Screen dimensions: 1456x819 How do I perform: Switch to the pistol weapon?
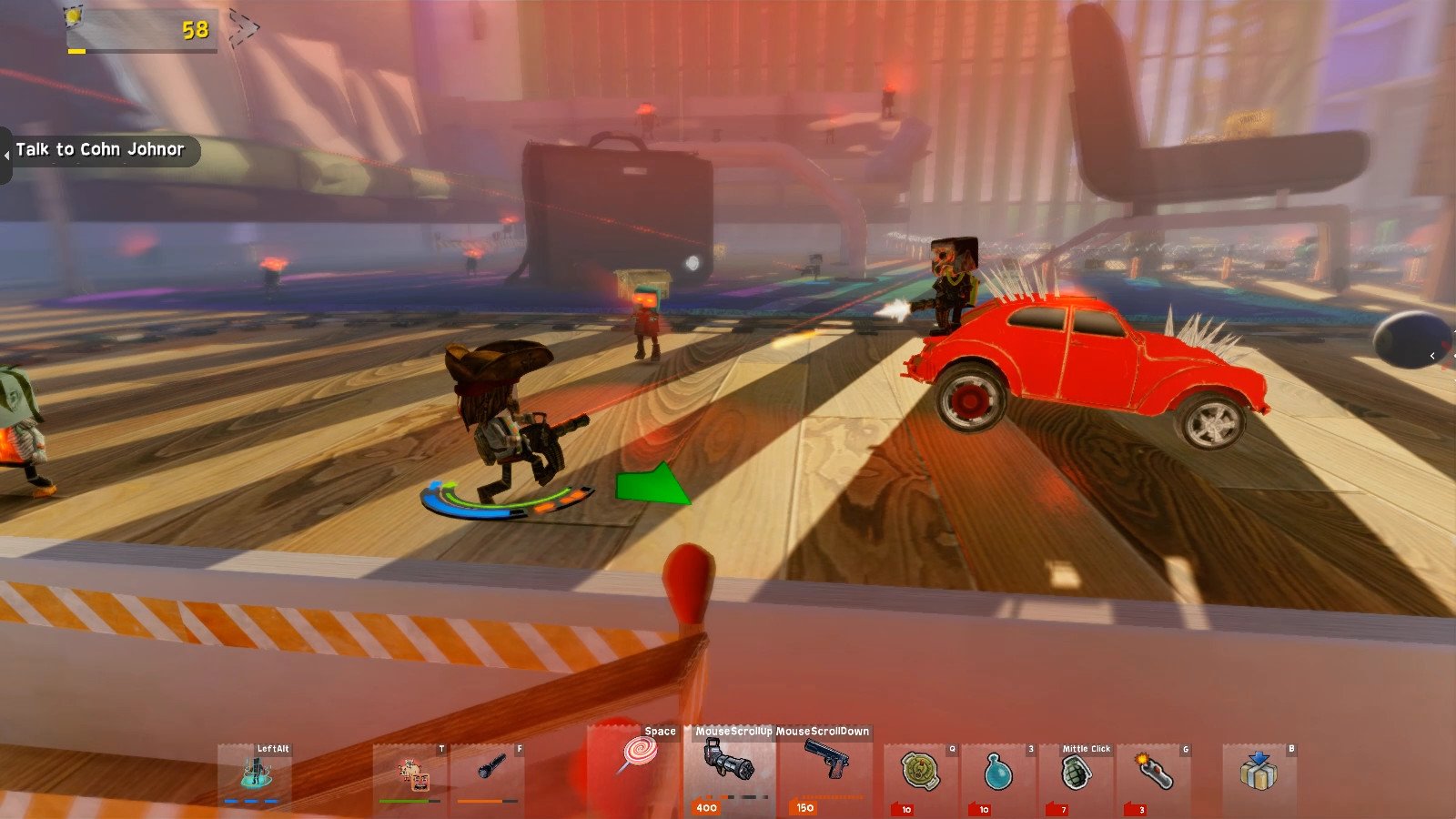pos(826,764)
